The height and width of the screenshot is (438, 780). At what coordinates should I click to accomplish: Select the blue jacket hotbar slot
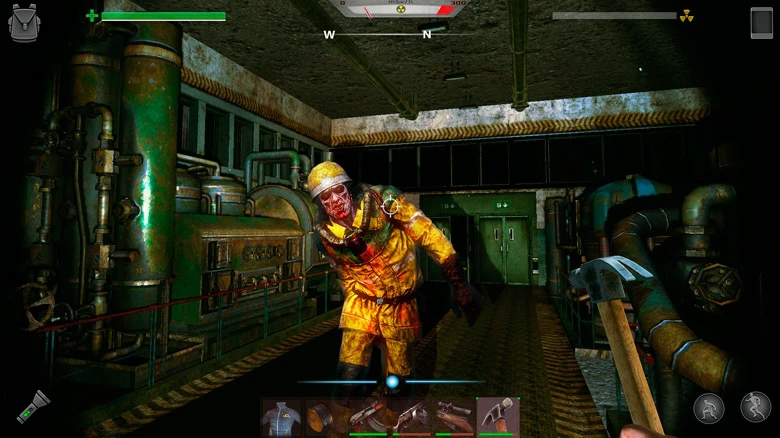click(282, 417)
